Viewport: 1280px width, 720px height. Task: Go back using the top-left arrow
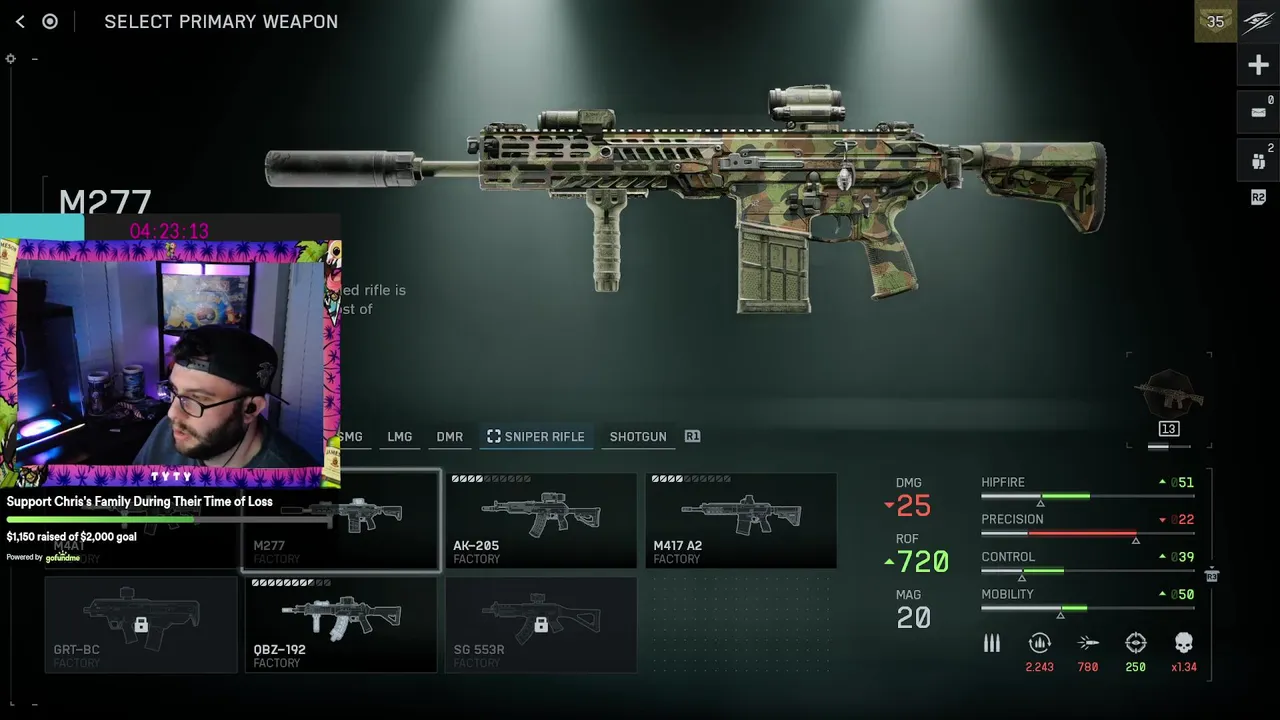point(20,21)
